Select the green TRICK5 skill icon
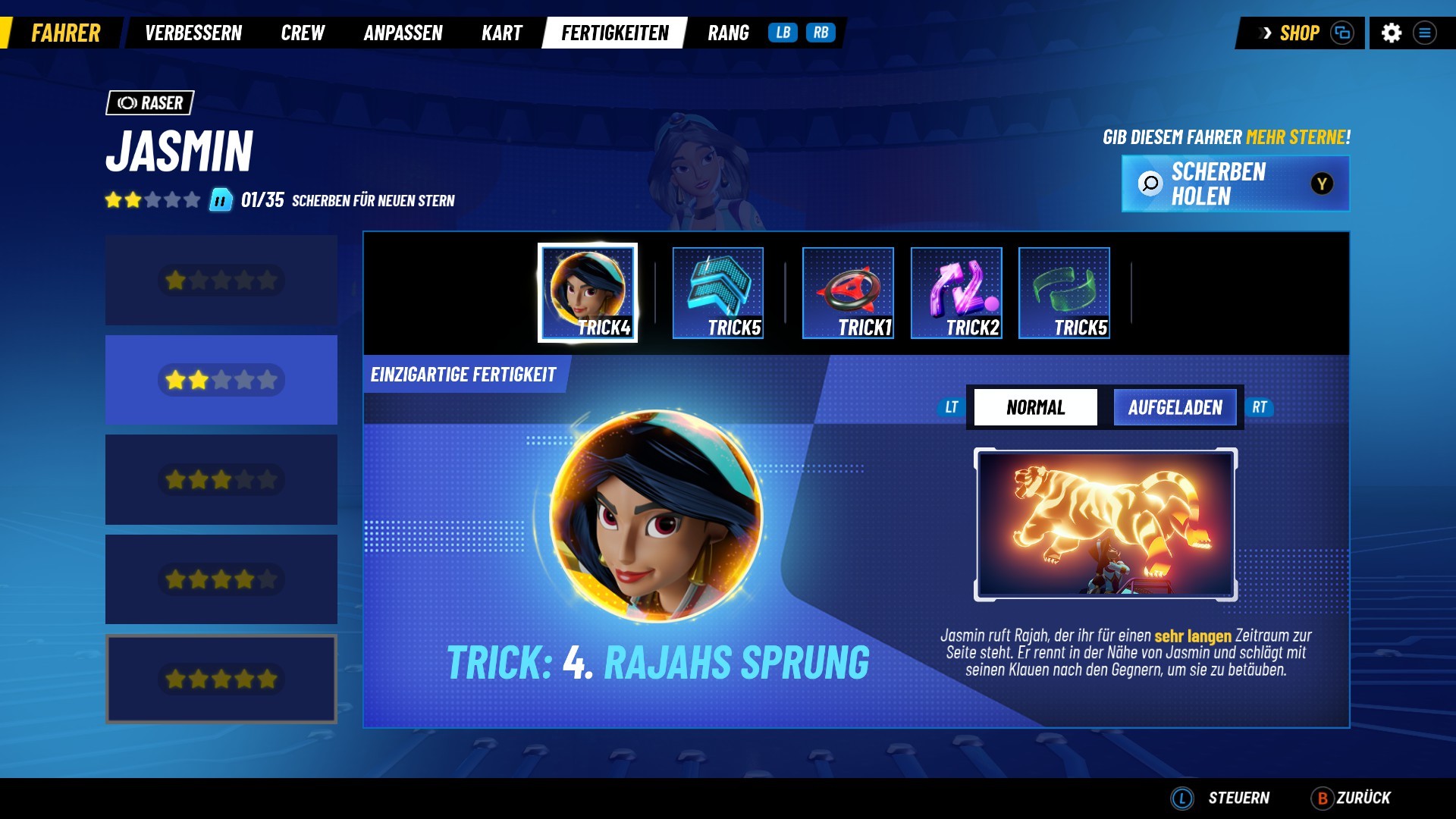The image size is (1456, 819). pos(1064,292)
